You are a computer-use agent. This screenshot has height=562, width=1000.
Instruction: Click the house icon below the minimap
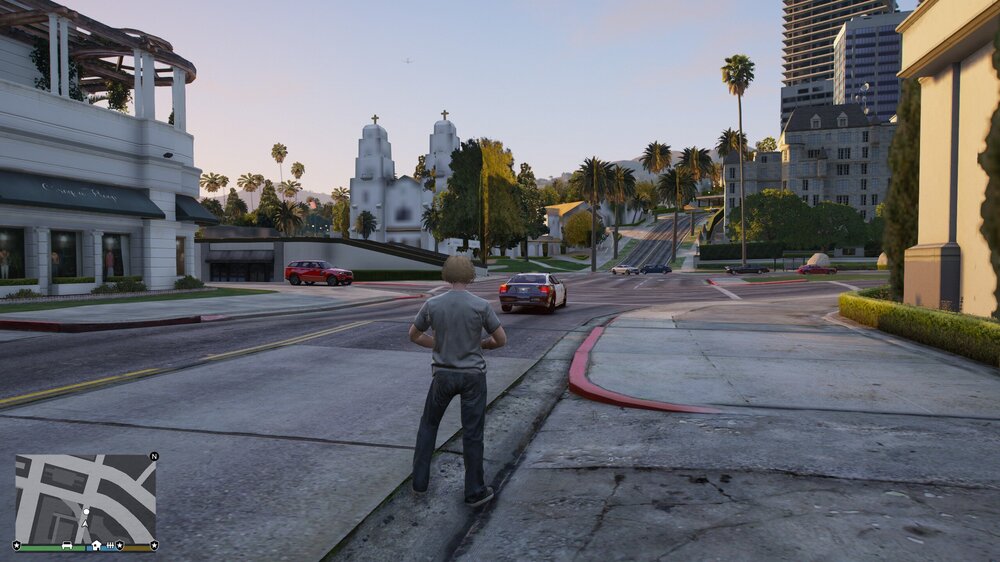tap(95, 546)
